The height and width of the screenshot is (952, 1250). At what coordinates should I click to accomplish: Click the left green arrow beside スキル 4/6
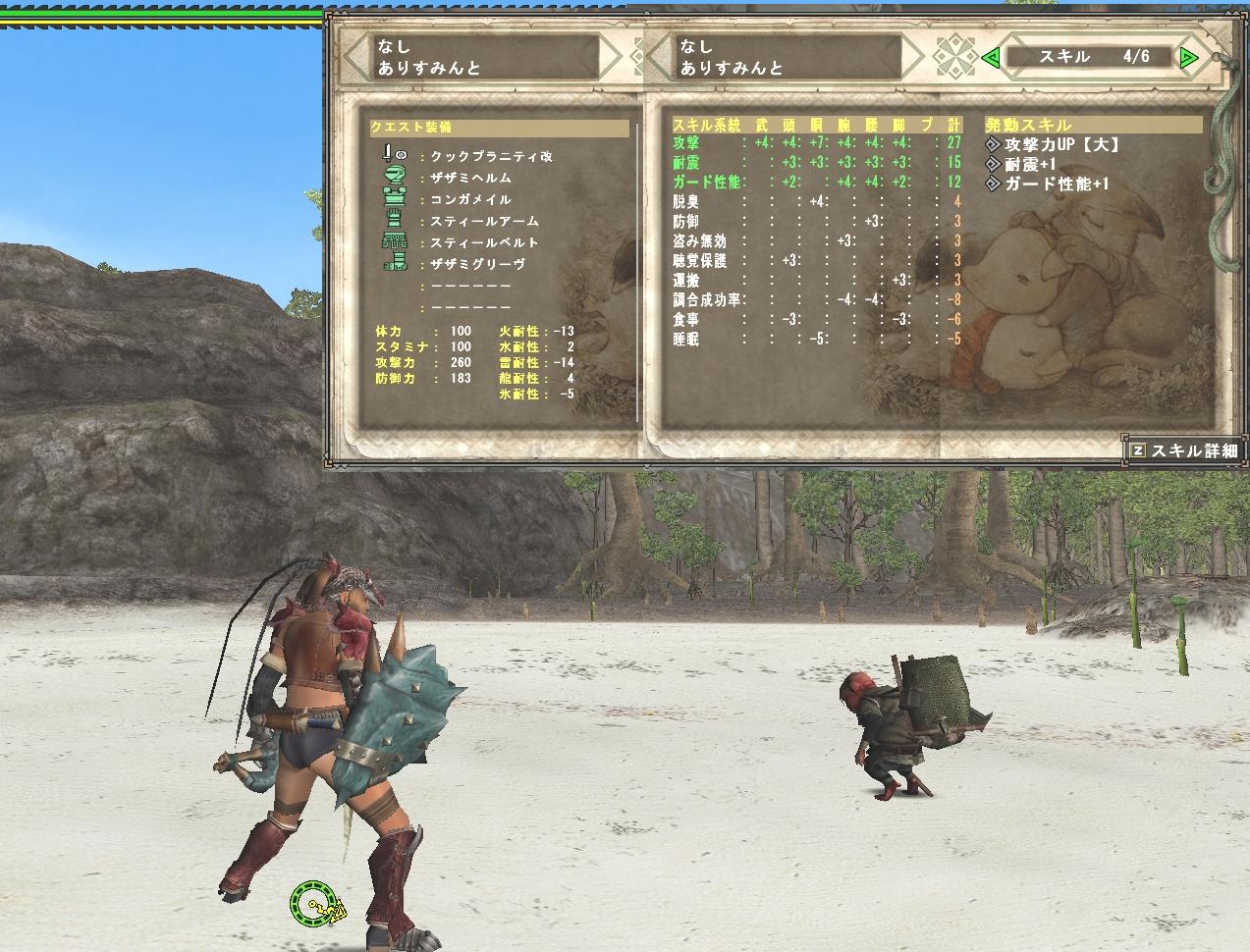[x=991, y=58]
